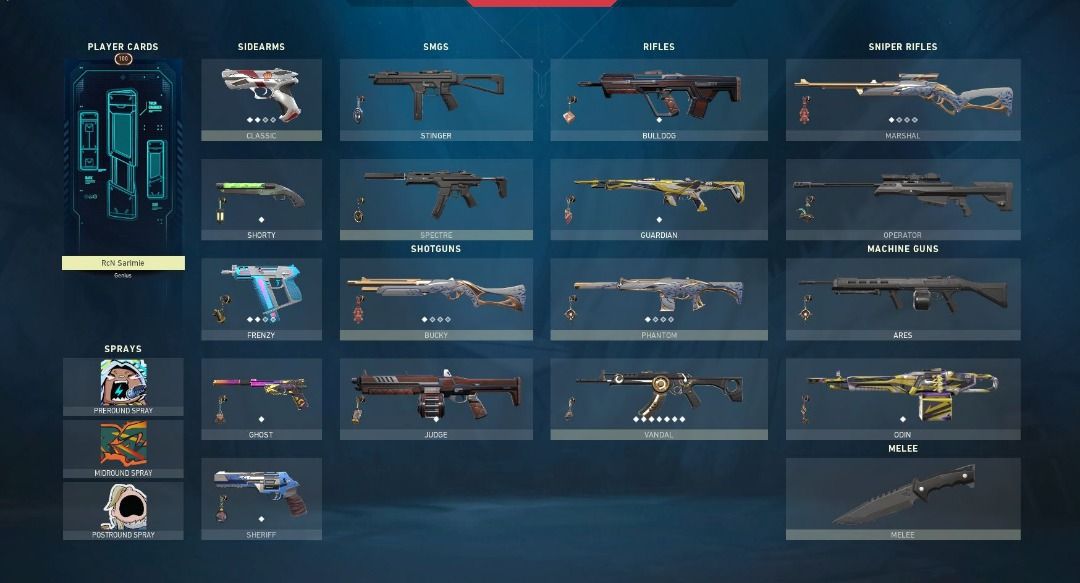Open the Shorty weapon slot
The width and height of the screenshot is (1080, 583).
coord(261,198)
